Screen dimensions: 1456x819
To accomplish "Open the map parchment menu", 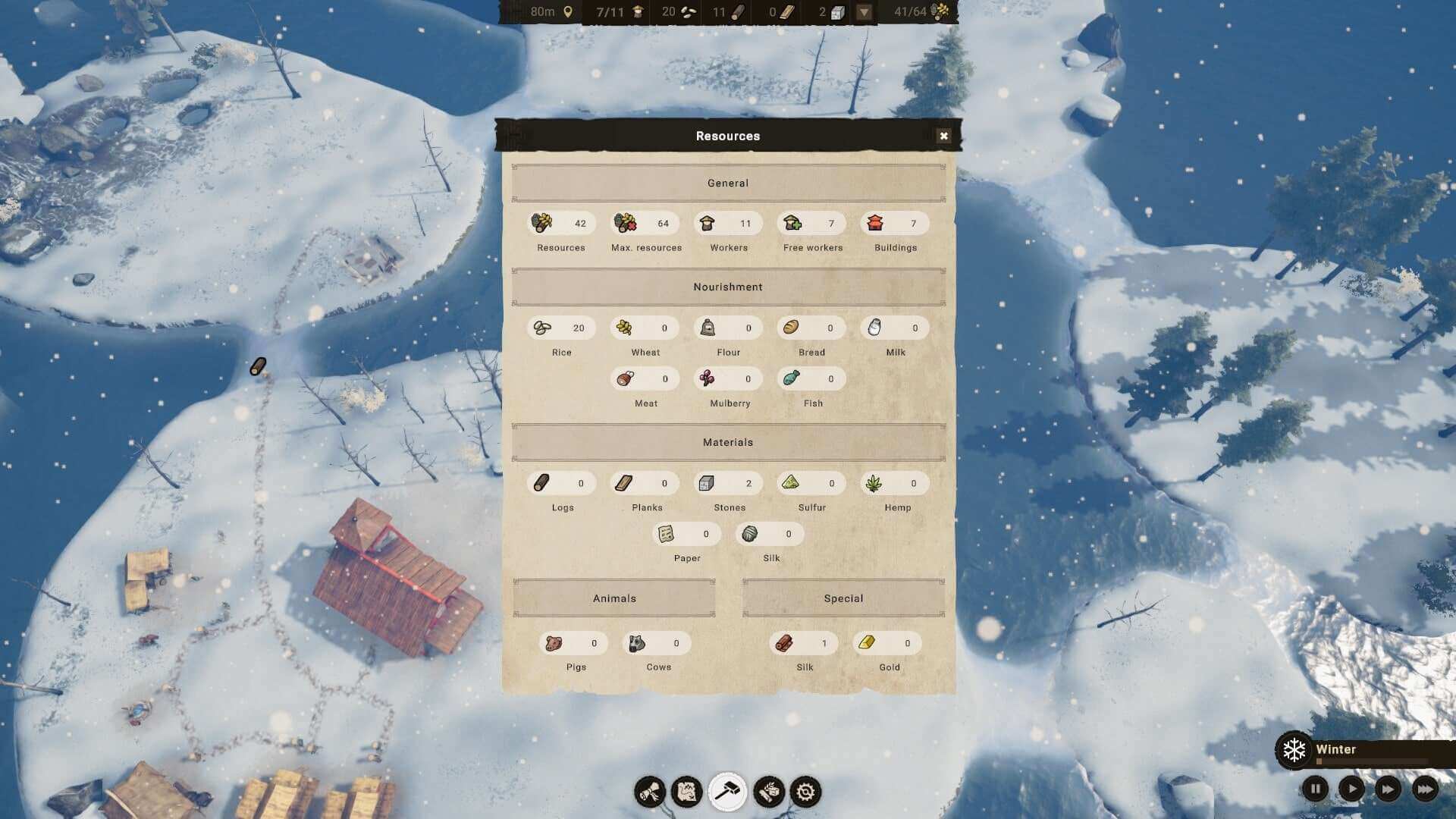I will coord(687,792).
